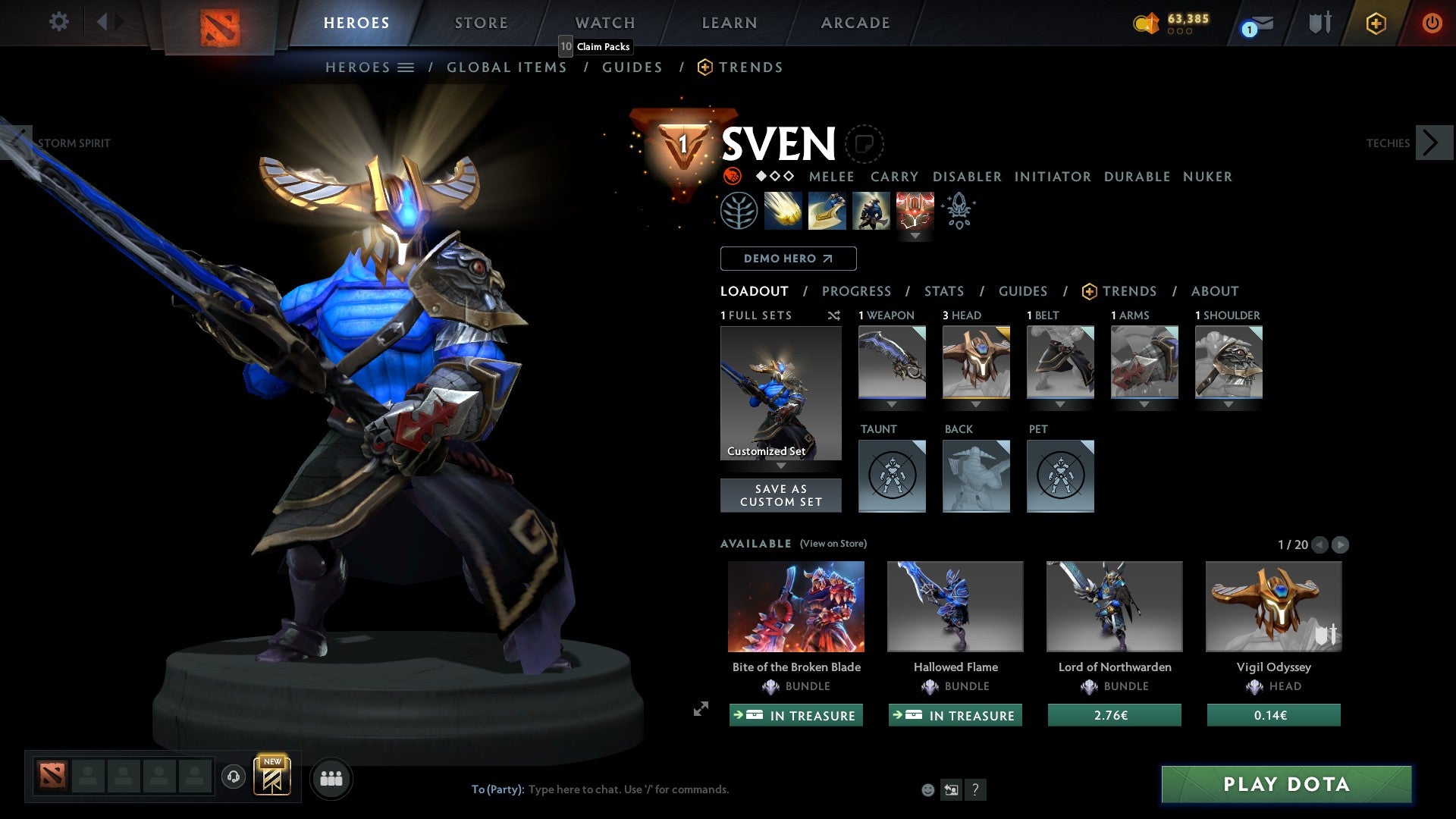The image size is (1456, 819).
Task: Click the voice chat headphones icon
Action: pos(233,777)
